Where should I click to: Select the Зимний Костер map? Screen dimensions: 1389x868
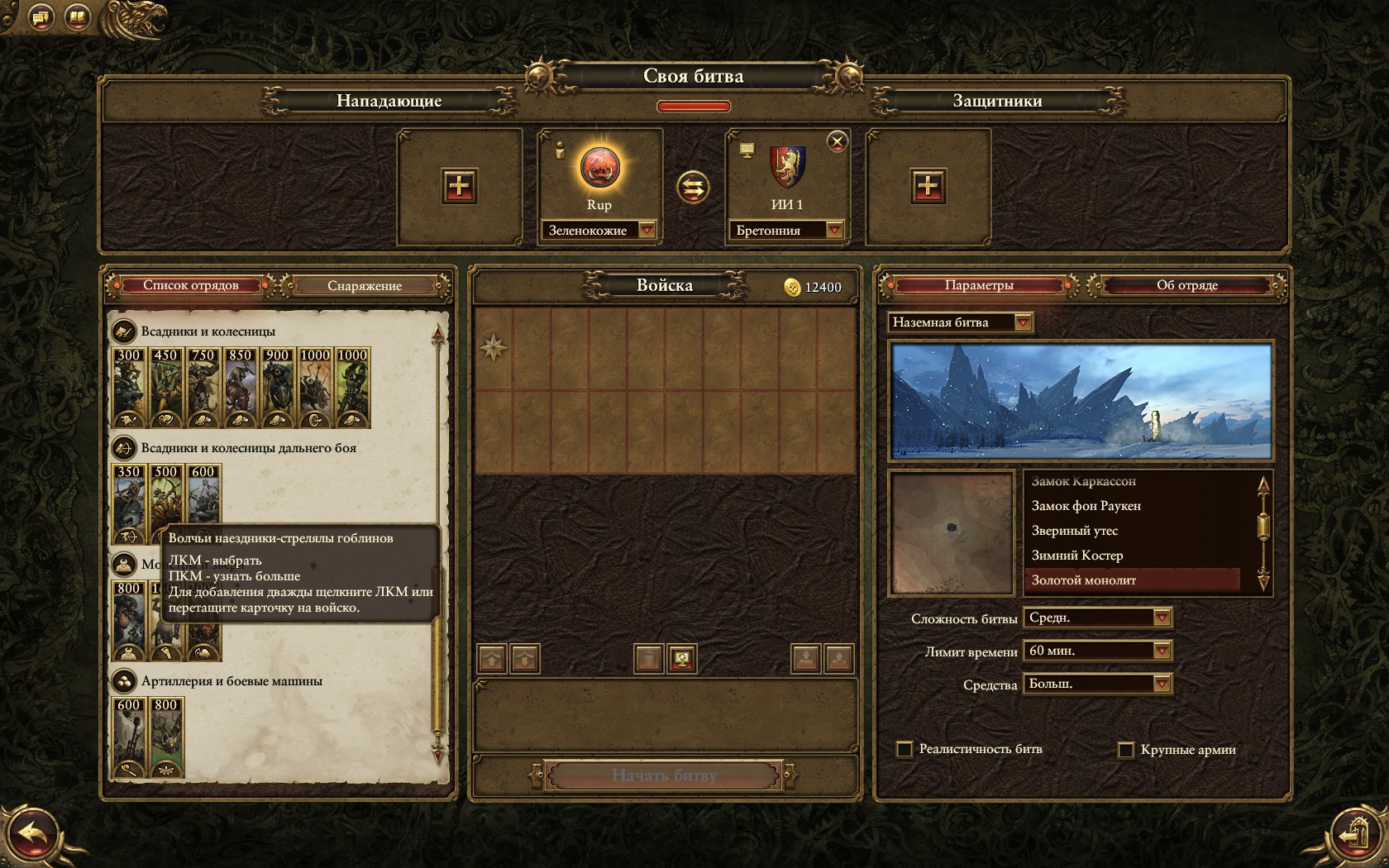point(1076,556)
